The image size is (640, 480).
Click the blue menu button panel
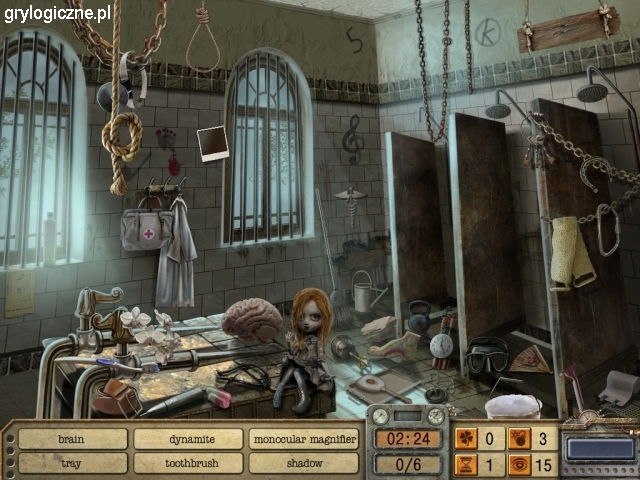600,450
